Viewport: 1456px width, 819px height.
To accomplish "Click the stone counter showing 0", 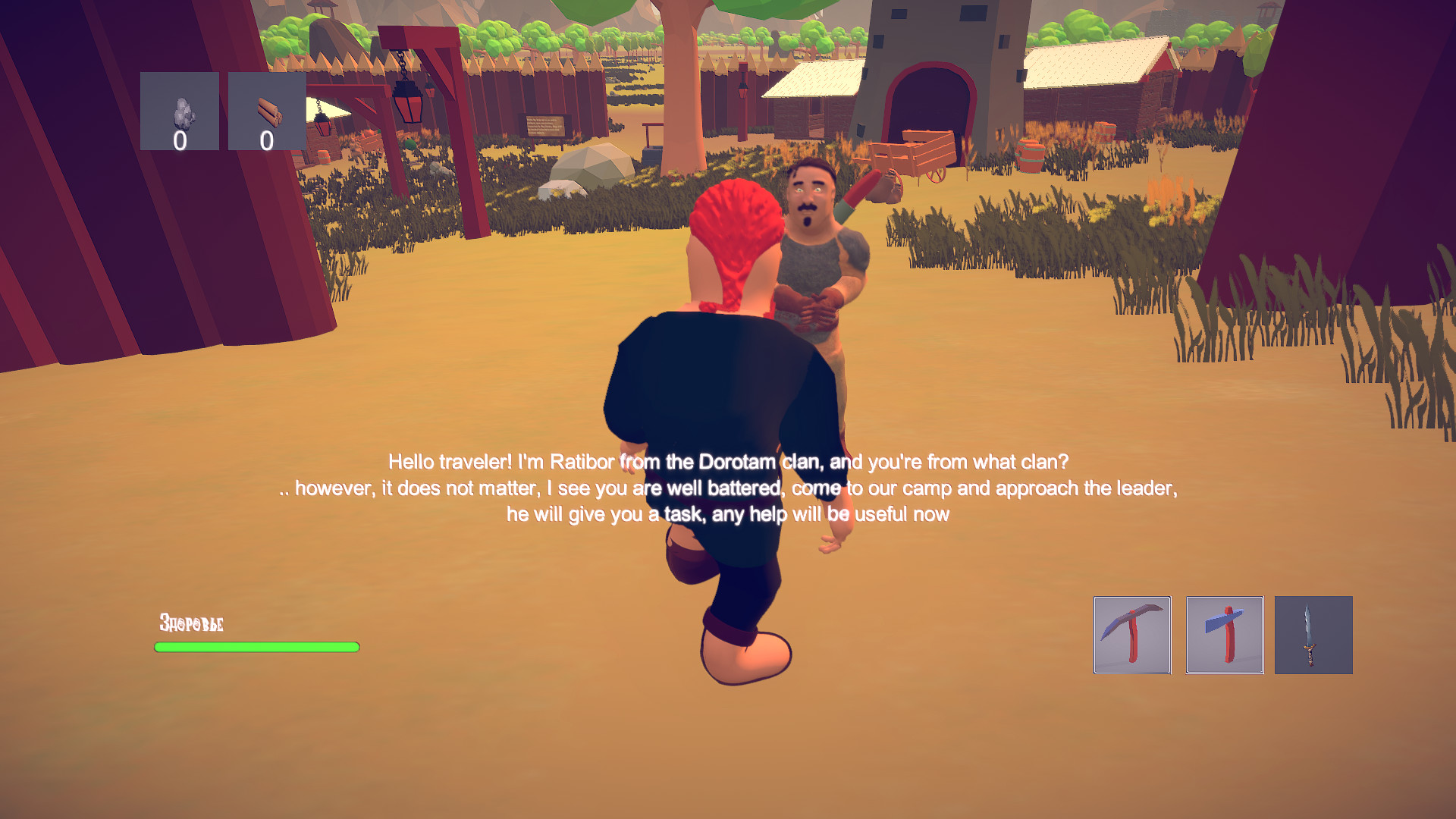I will pyautogui.click(x=180, y=140).
